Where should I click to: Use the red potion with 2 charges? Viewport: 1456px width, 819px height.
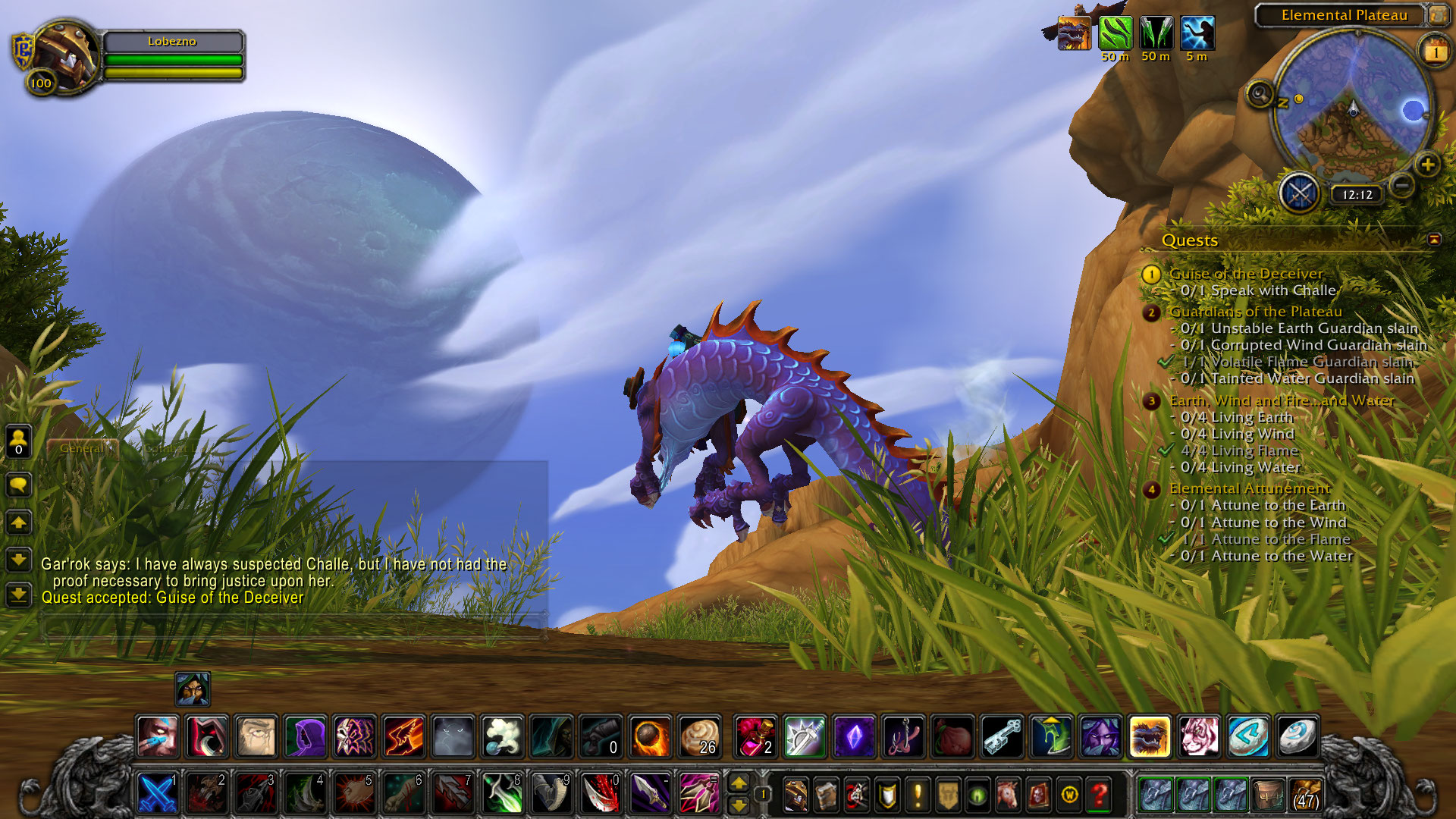[755, 736]
